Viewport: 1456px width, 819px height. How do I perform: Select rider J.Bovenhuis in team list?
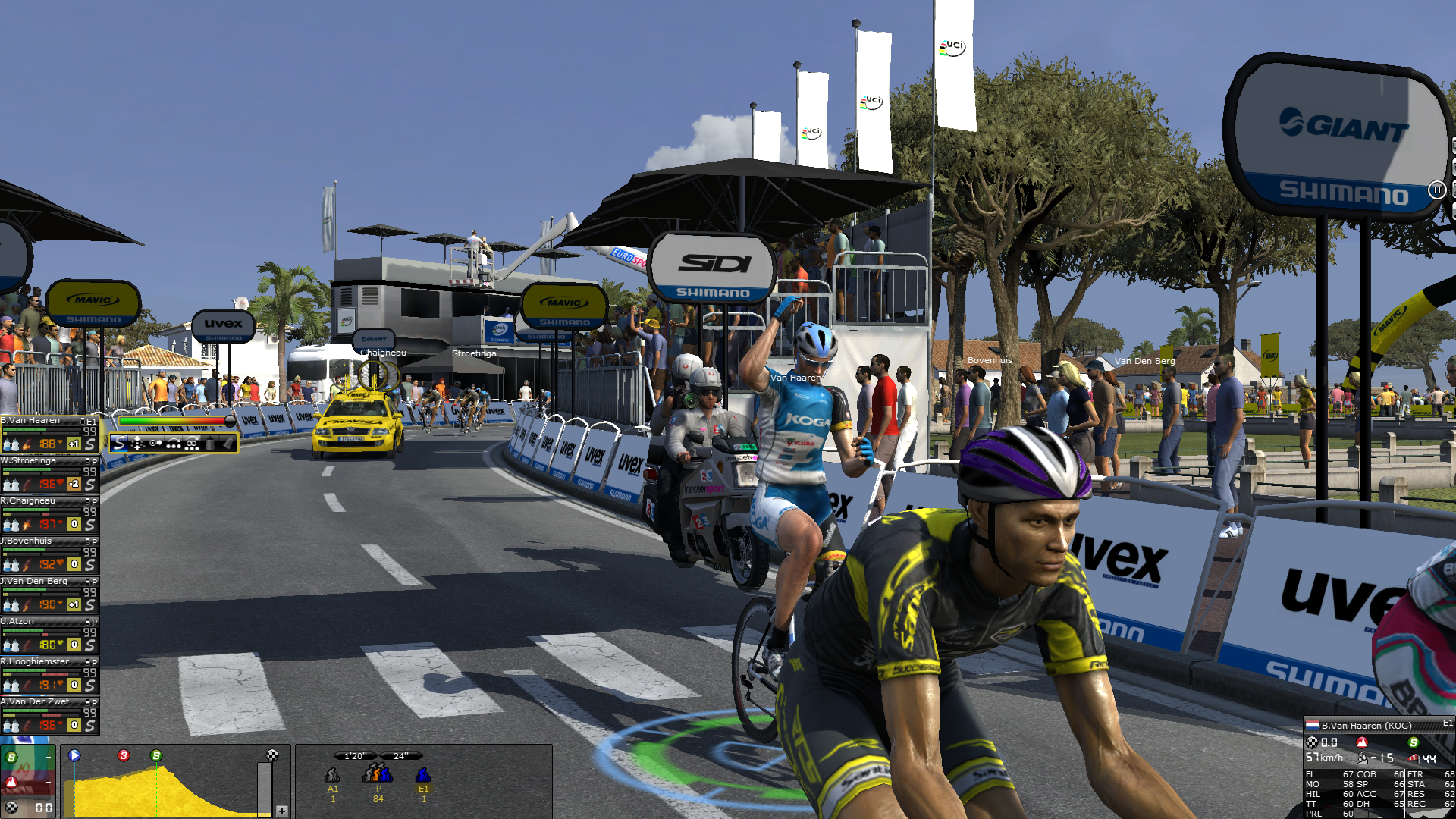click(x=29, y=541)
